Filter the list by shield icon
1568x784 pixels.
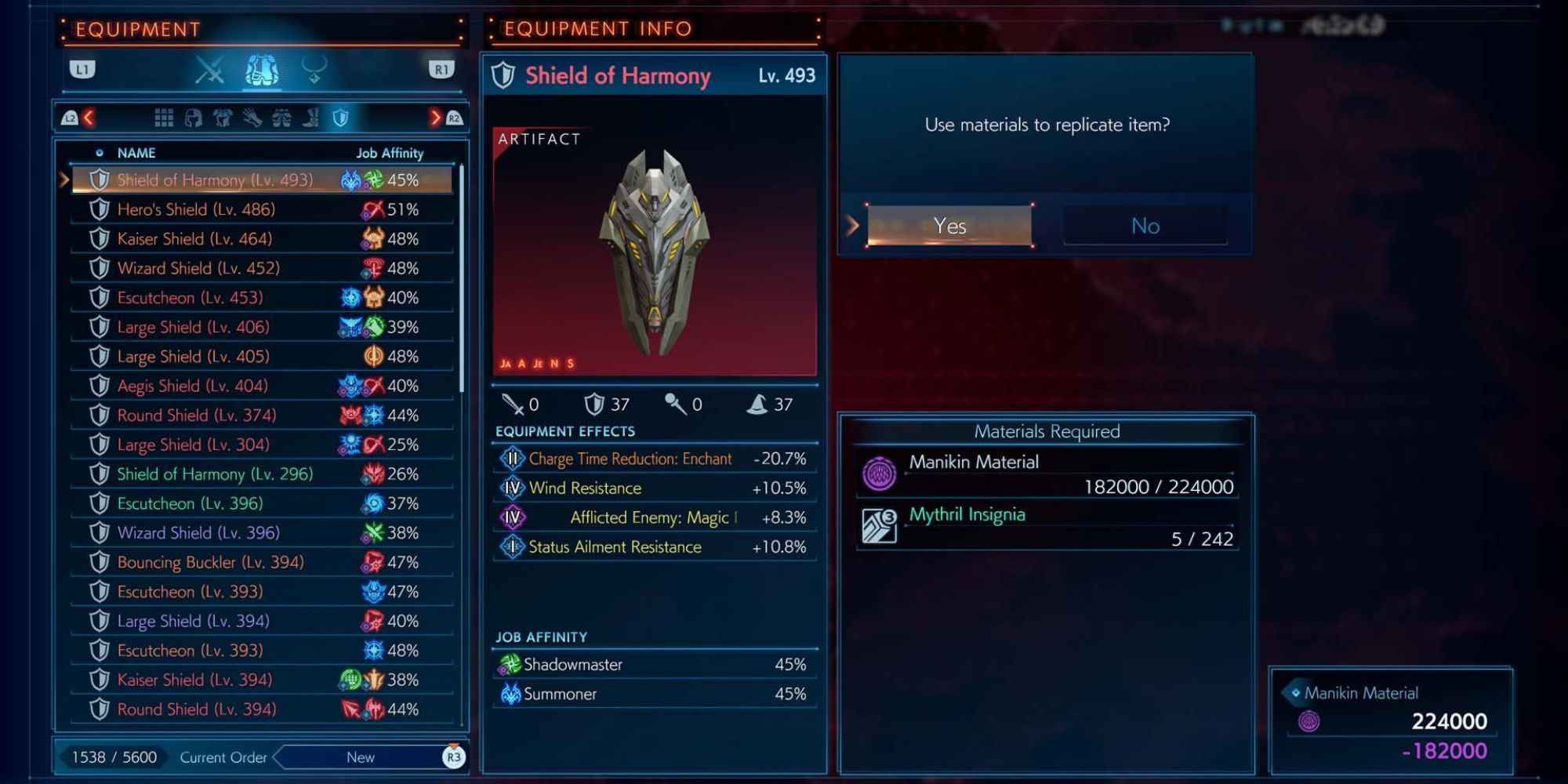tap(340, 118)
